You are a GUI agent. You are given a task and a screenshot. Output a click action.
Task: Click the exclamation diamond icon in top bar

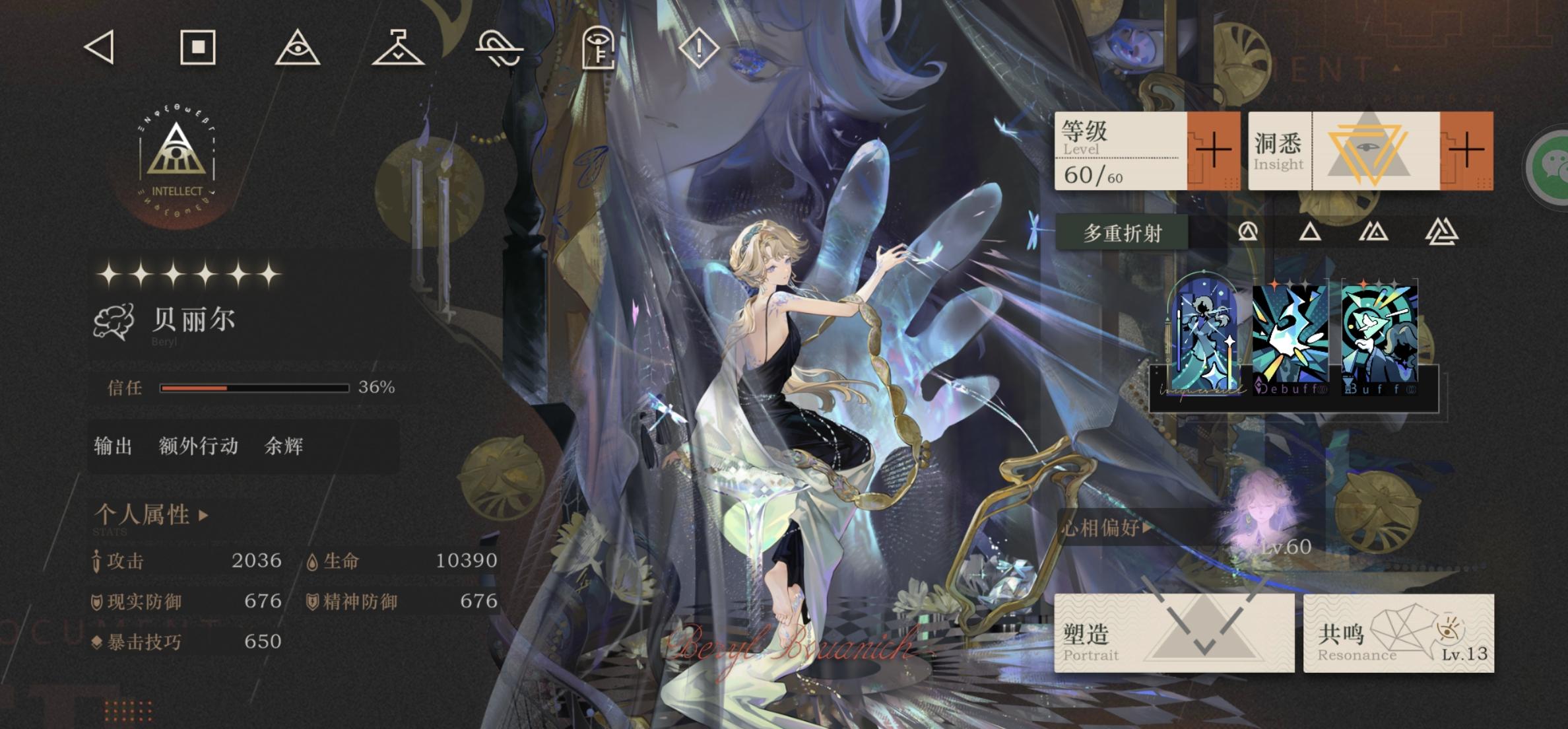coord(698,50)
